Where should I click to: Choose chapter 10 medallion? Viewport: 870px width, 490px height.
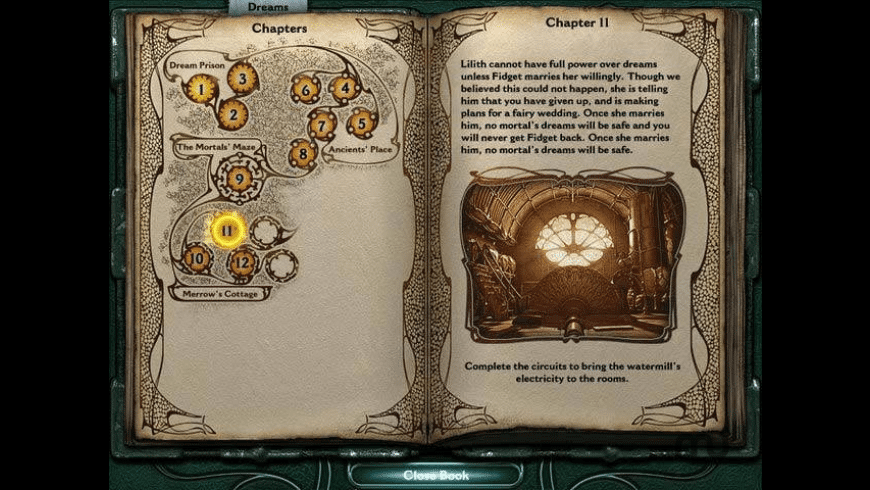pyautogui.click(x=197, y=259)
